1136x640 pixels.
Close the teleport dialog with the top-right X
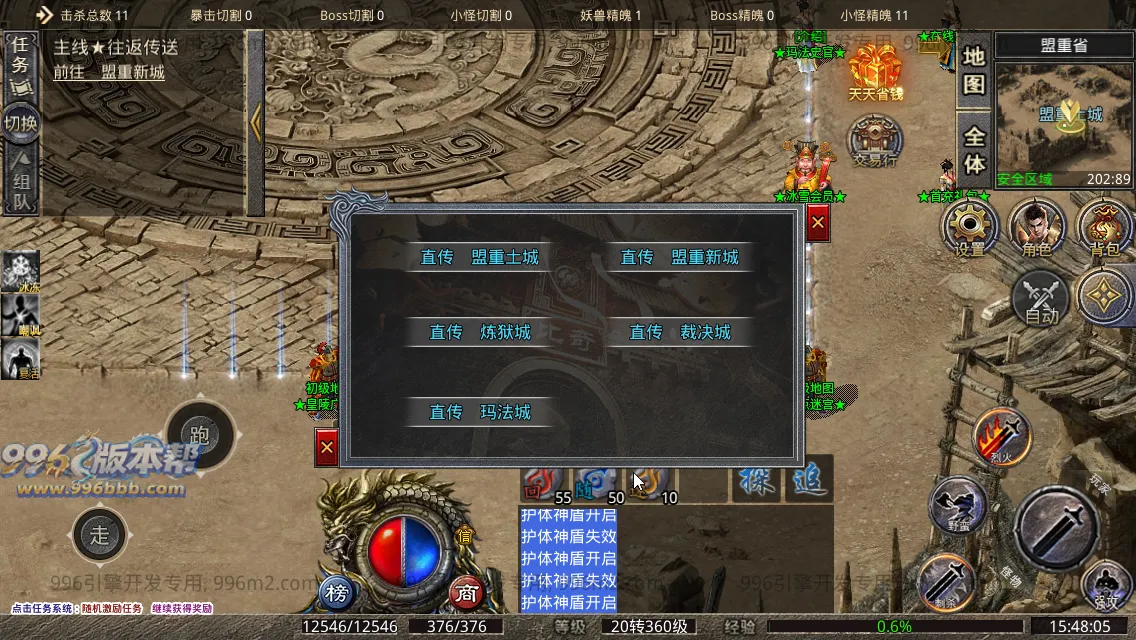(818, 224)
